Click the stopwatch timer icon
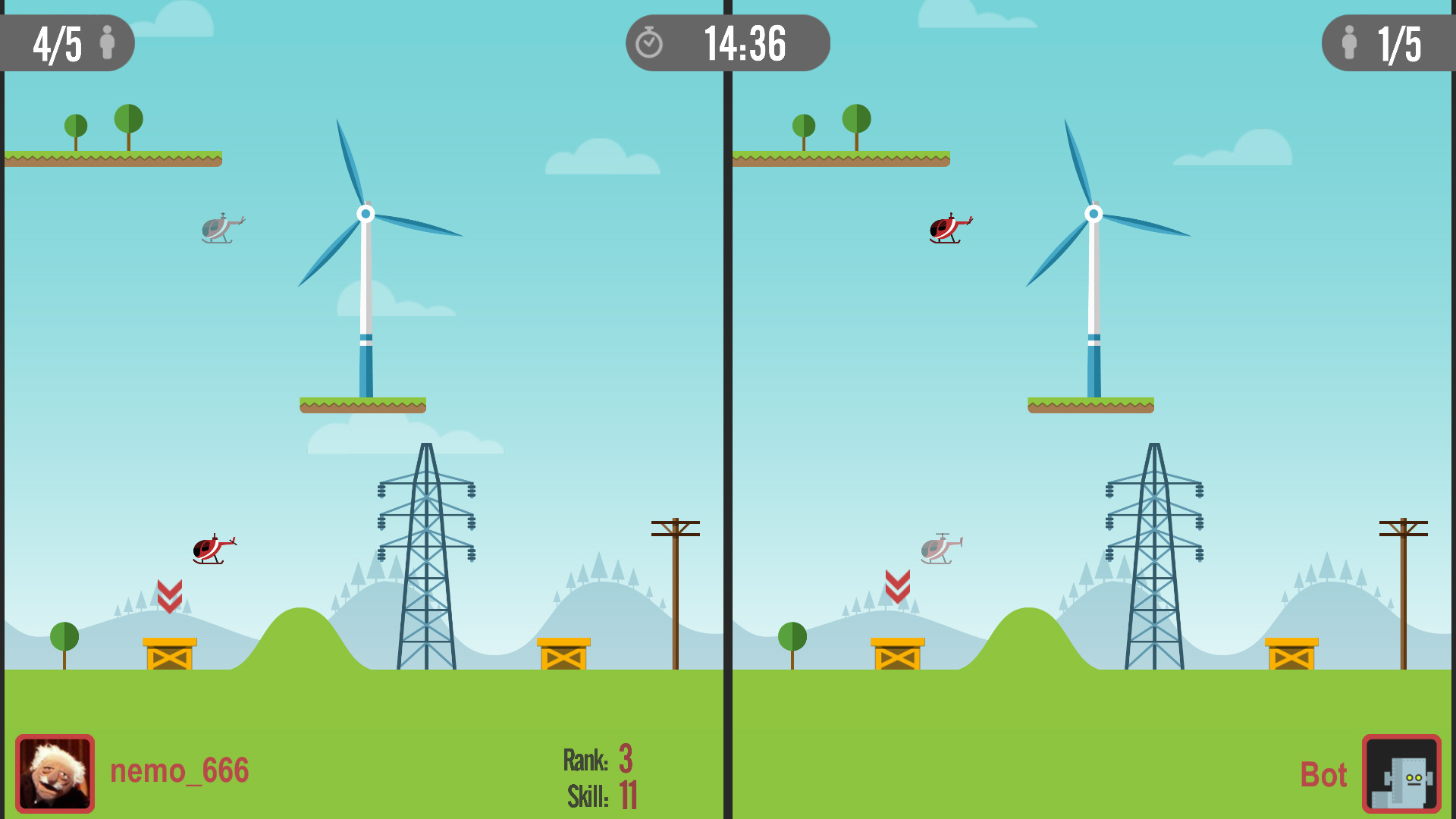This screenshot has height=819, width=1456. [650, 43]
